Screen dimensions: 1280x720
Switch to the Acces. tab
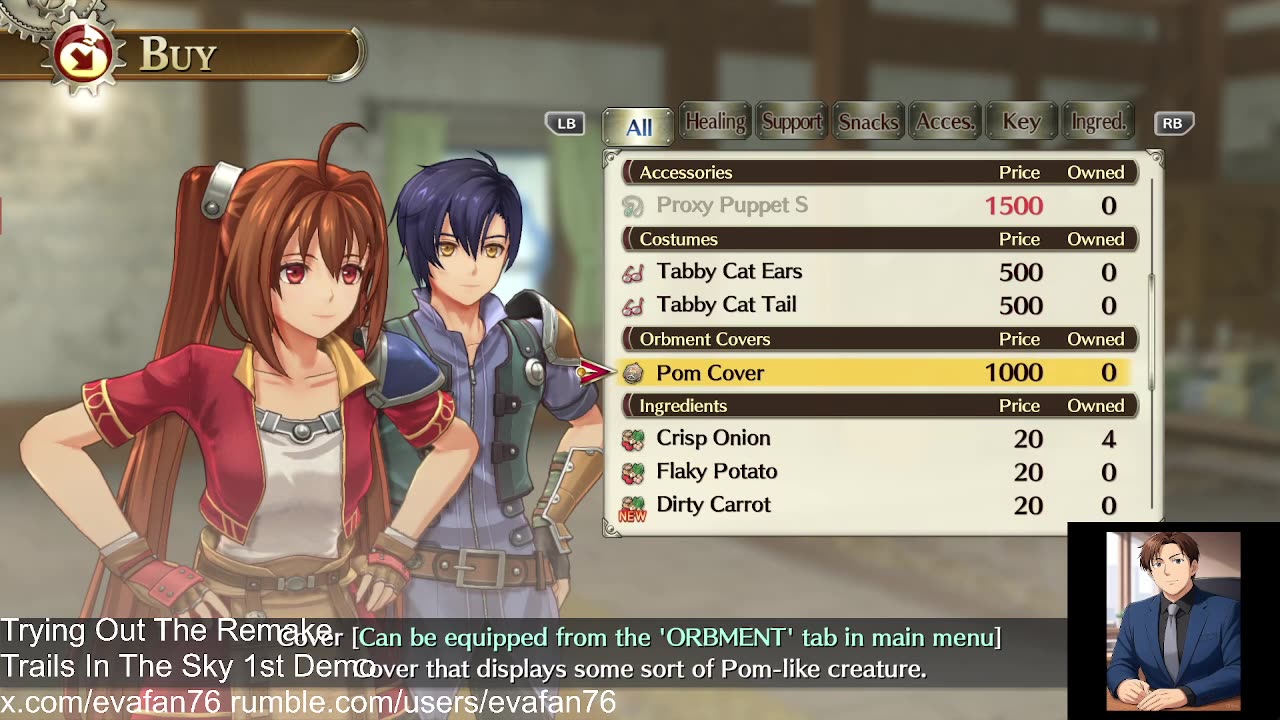pos(944,122)
